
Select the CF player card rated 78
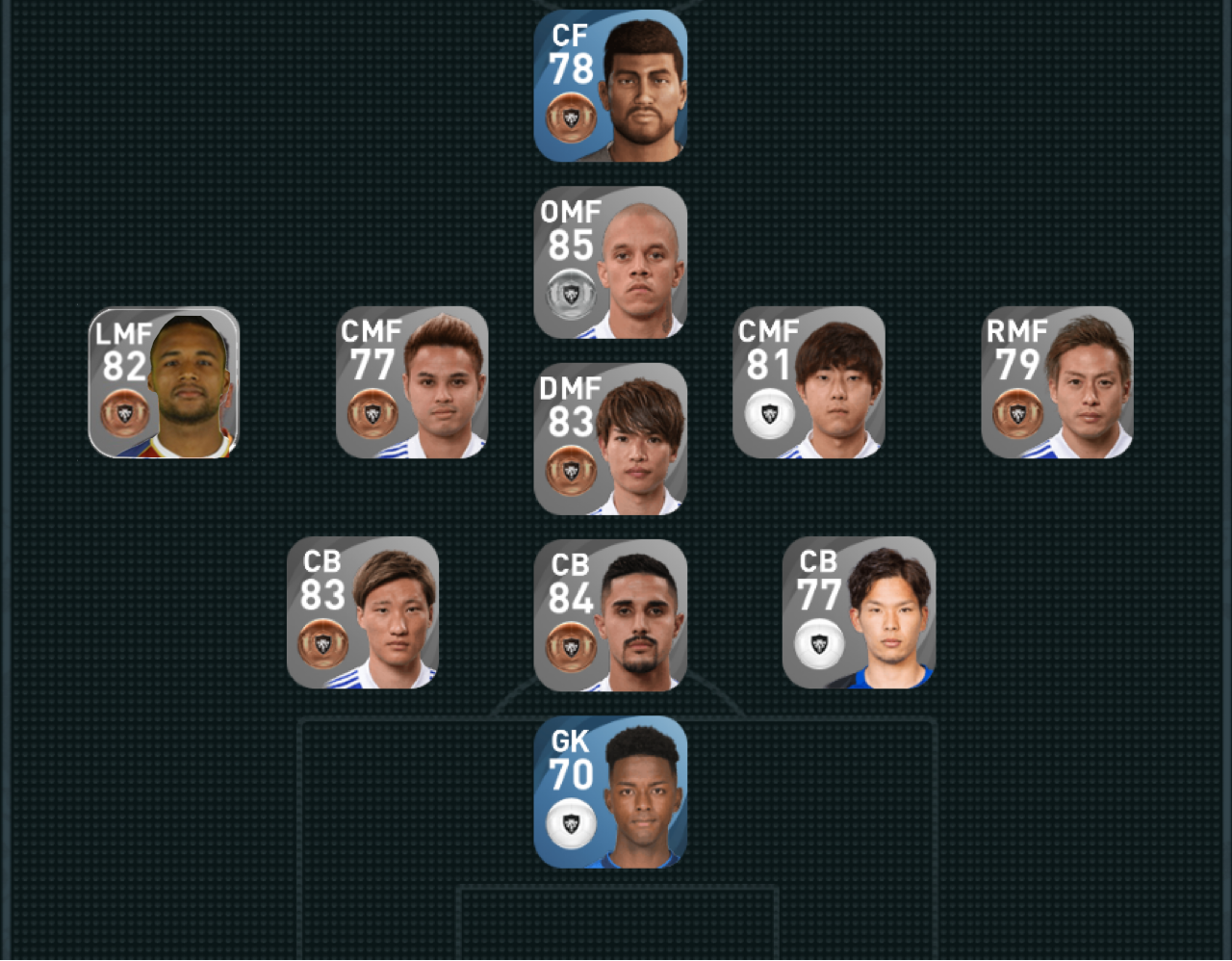(x=610, y=86)
